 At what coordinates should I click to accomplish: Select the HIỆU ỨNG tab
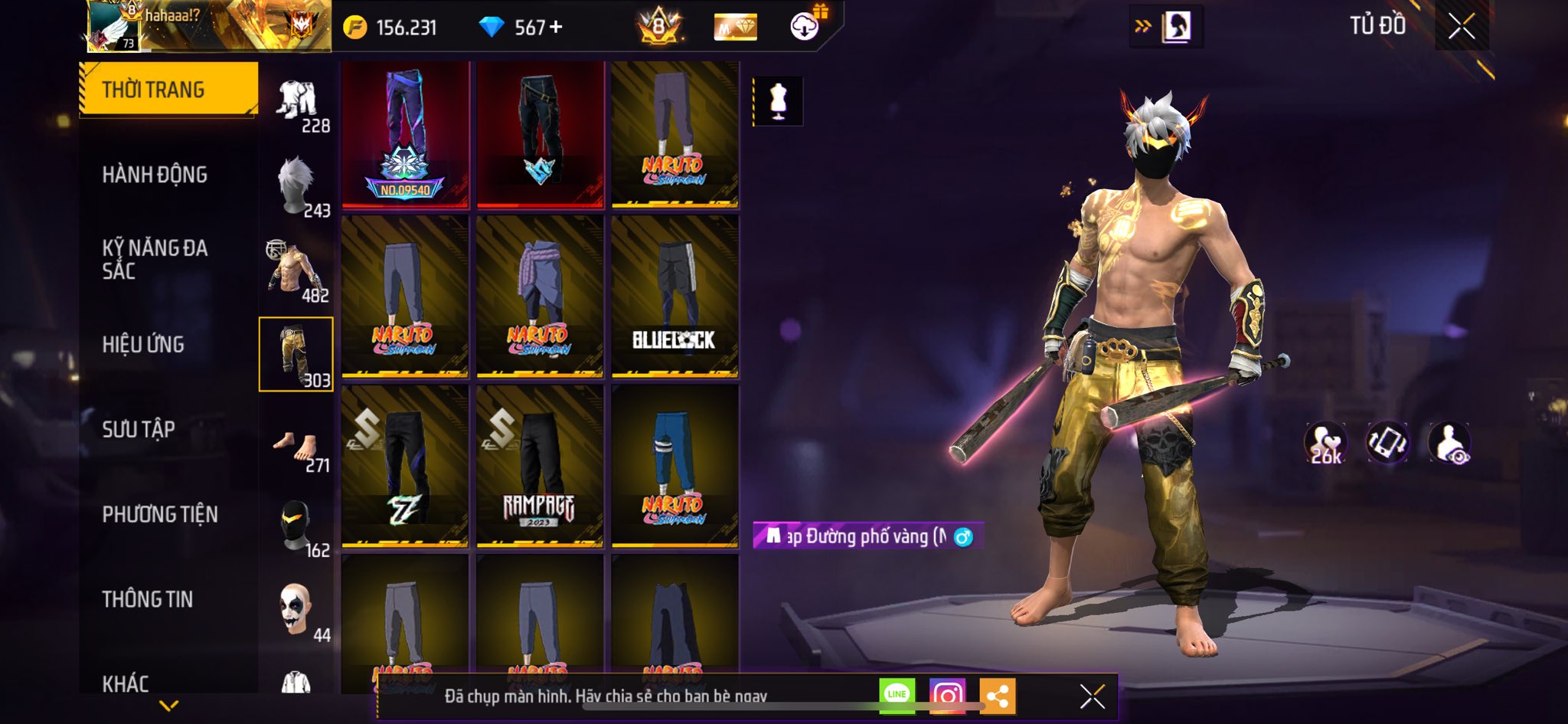[143, 345]
